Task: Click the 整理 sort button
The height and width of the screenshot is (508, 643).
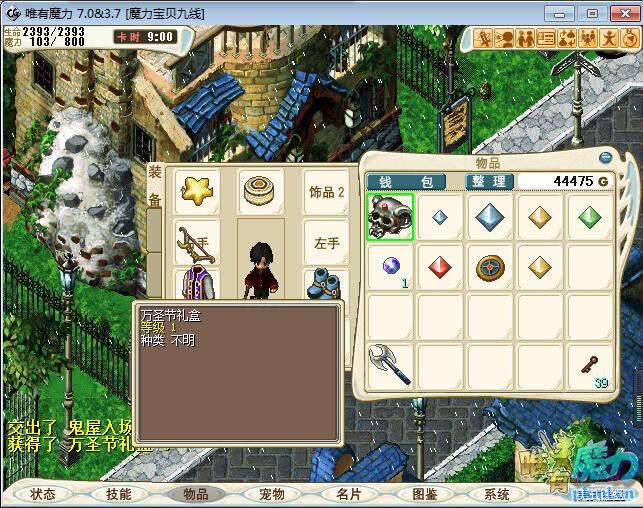Action: 490,181
